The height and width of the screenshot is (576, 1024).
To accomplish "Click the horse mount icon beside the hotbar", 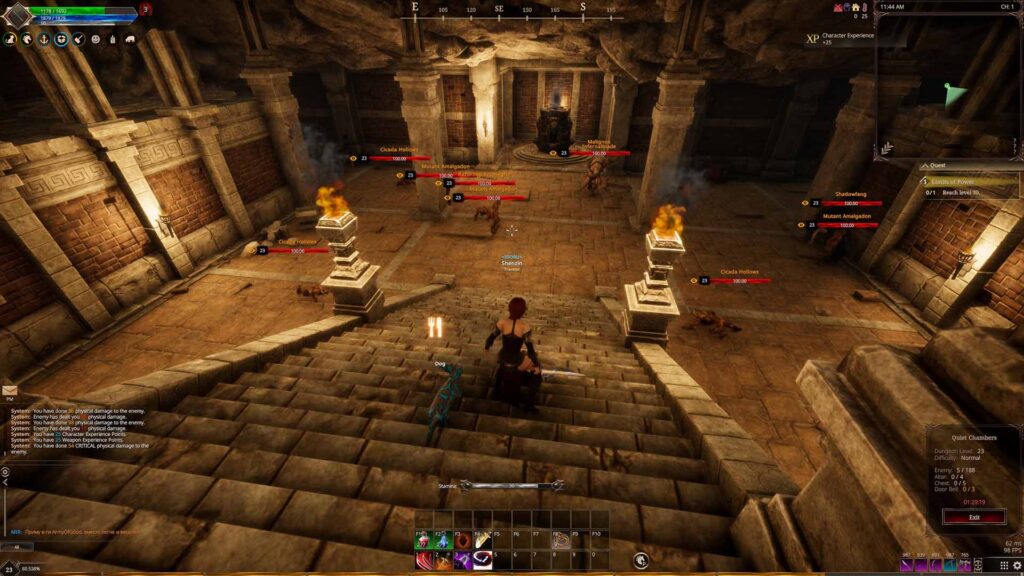I will point(640,560).
